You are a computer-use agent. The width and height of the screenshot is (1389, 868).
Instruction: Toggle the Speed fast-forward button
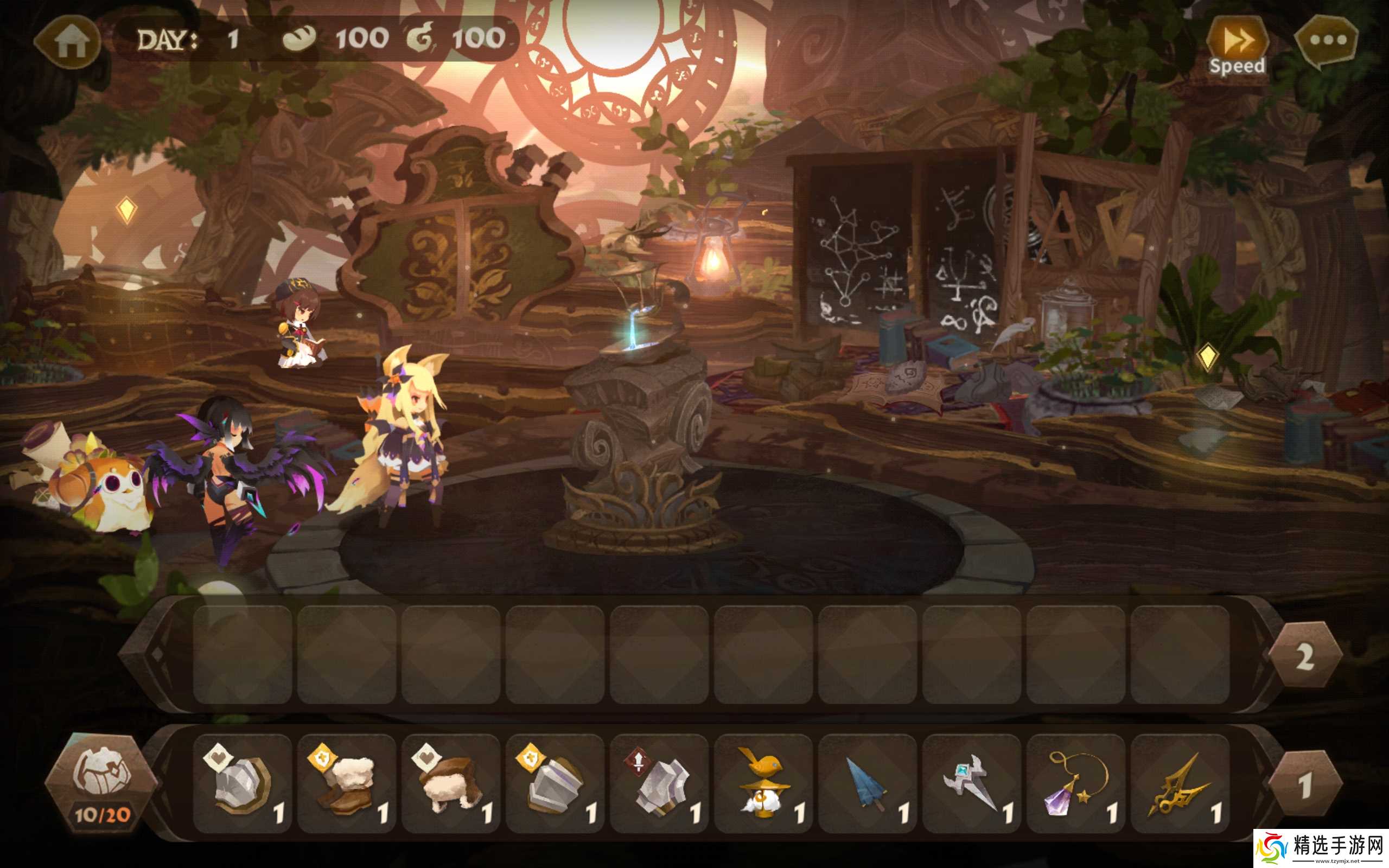point(1237,46)
